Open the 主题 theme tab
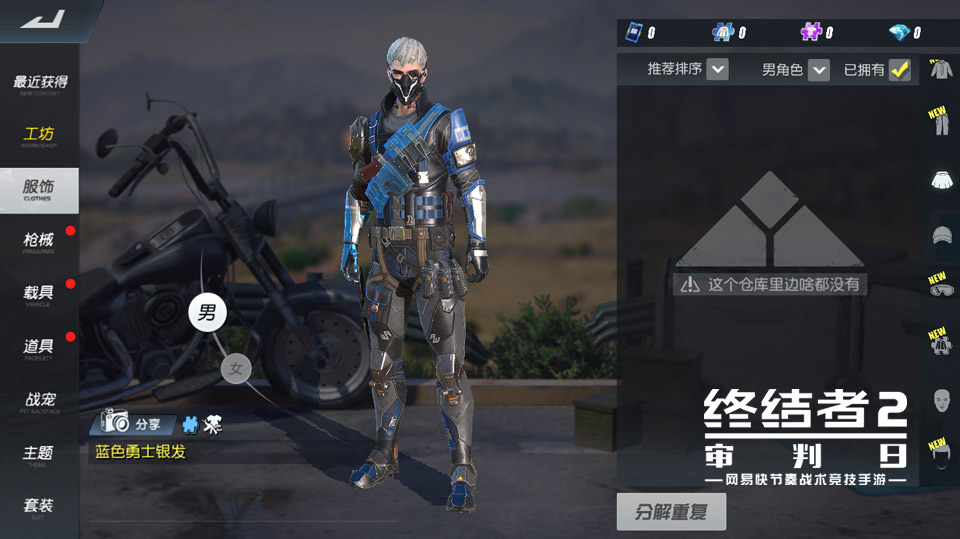 [x=40, y=455]
